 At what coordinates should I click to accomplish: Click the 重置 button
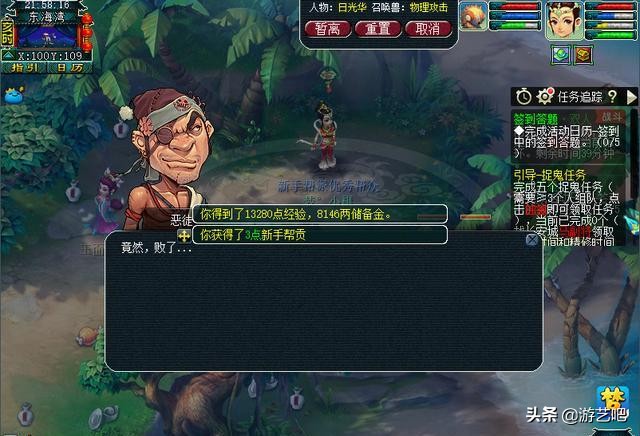point(377,28)
